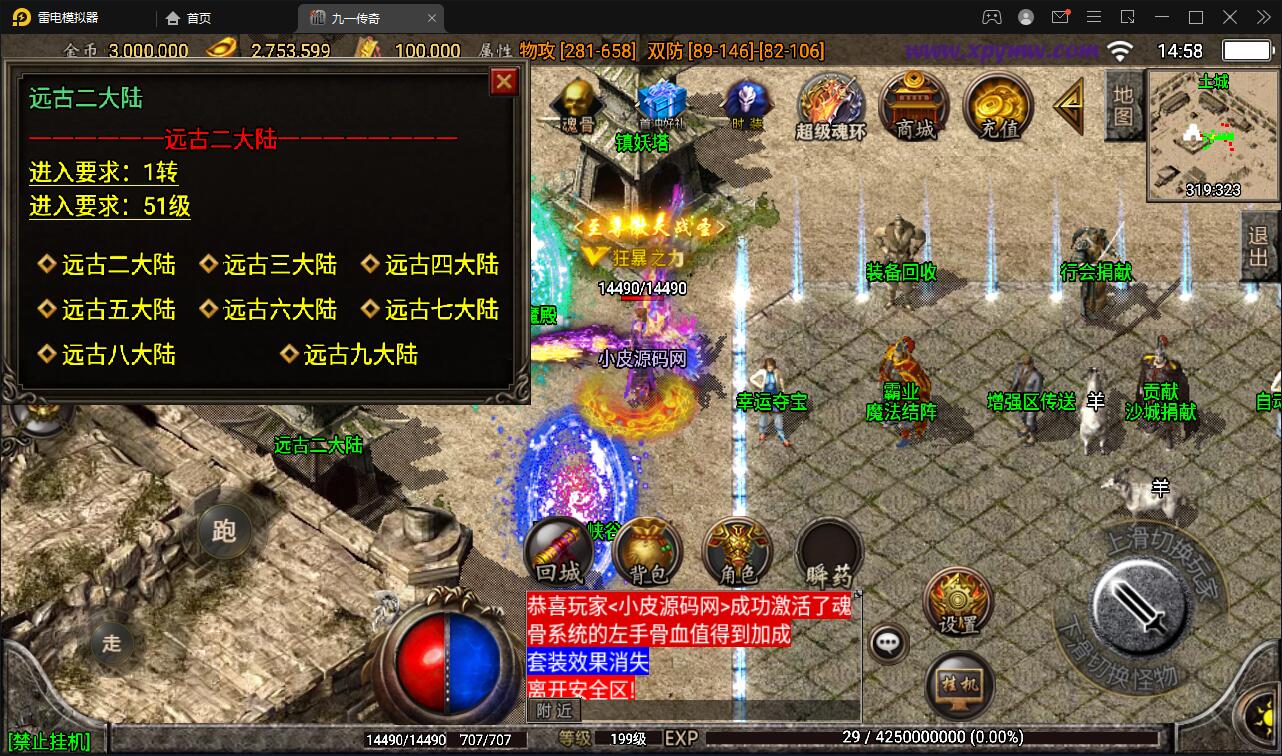Image resolution: width=1282 pixels, height=756 pixels.
Task: Enable 挂机 auto-hang mode
Action: (x=959, y=684)
